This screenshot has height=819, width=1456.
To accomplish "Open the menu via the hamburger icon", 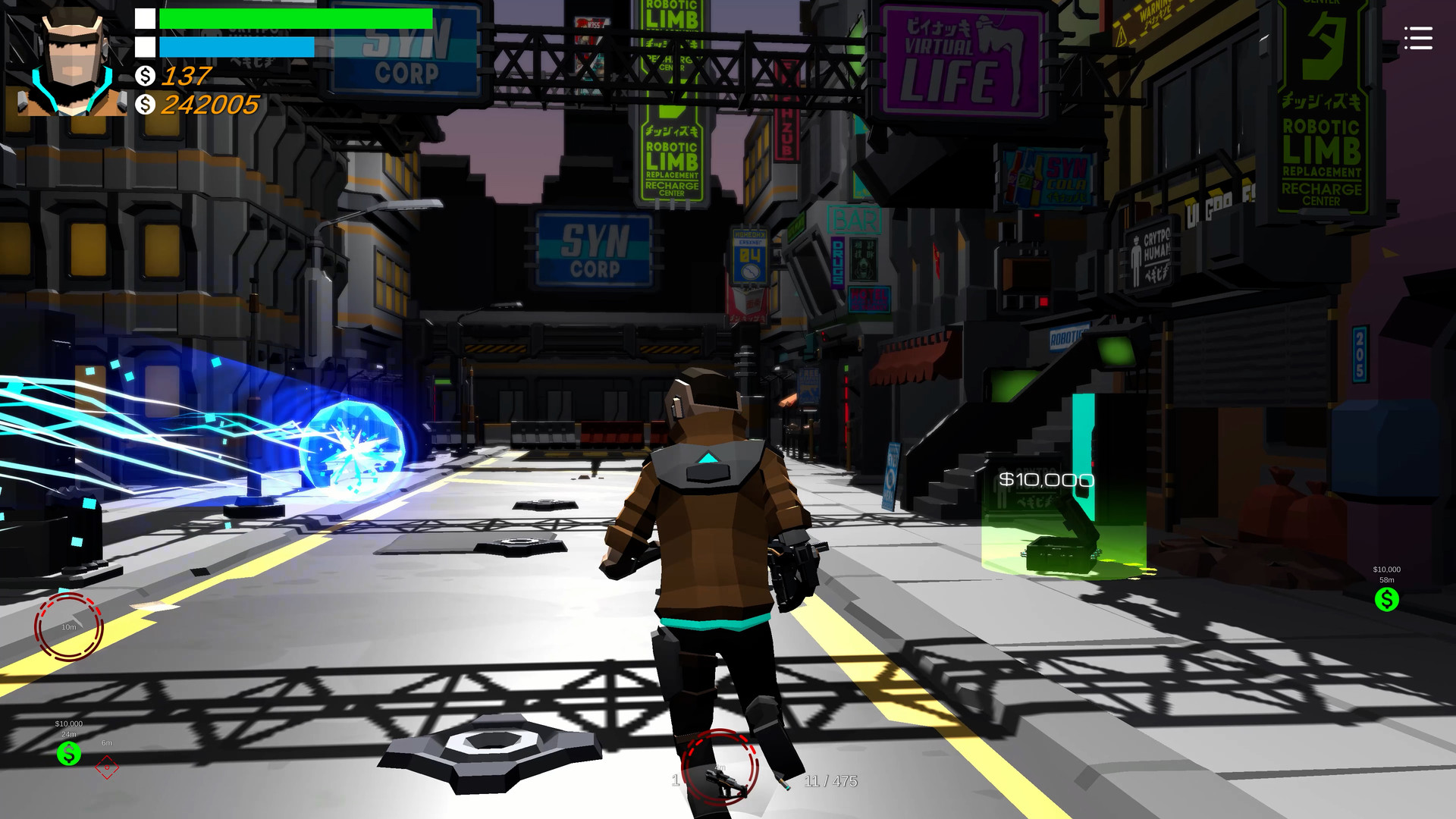I will pos(1417,39).
